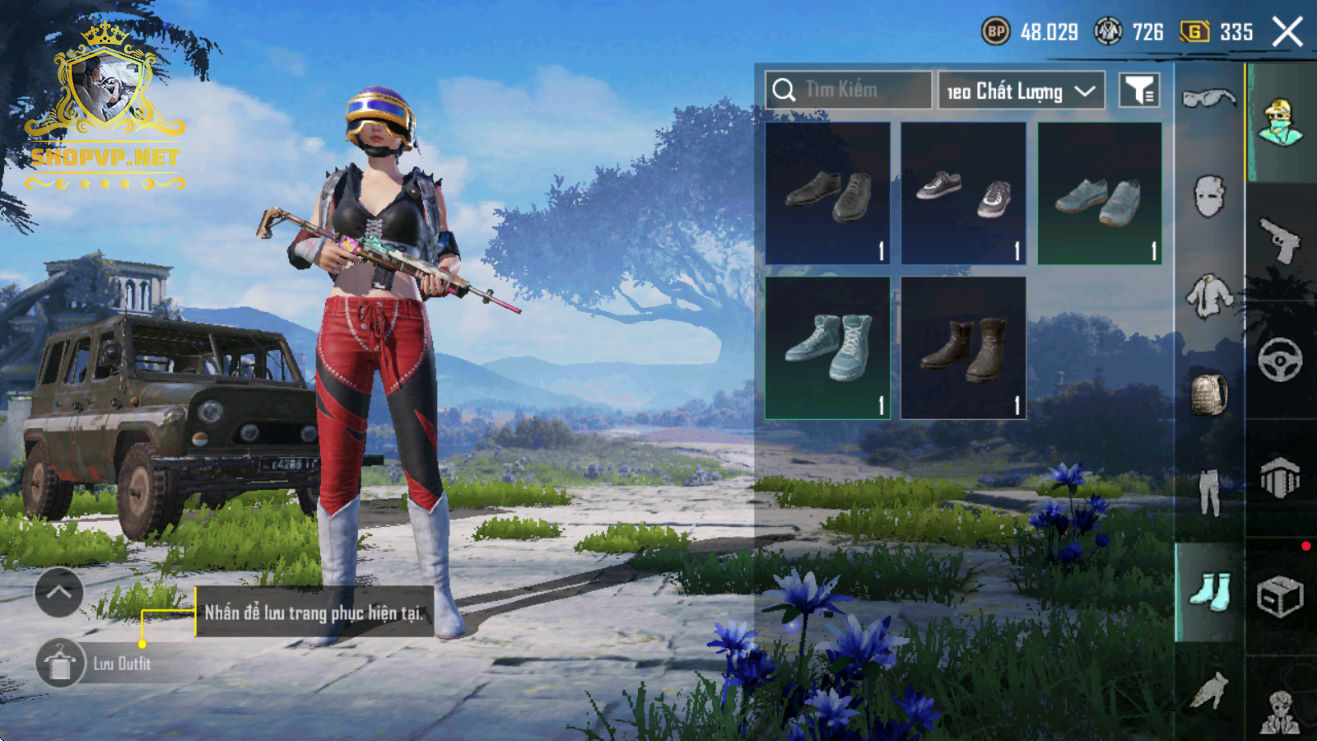The image size is (1317, 741).
Task: Open the steering wheel vehicle tab
Action: click(x=1281, y=359)
